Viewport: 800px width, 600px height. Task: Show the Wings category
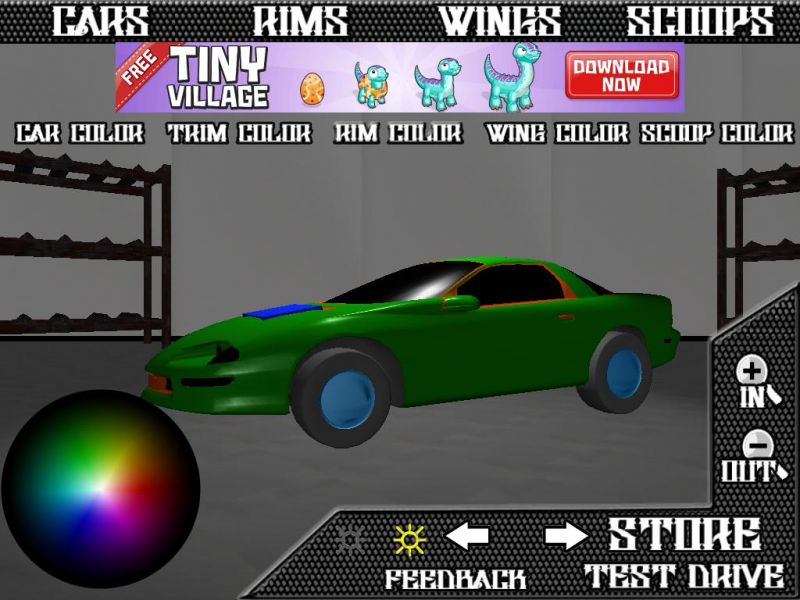click(x=501, y=21)
